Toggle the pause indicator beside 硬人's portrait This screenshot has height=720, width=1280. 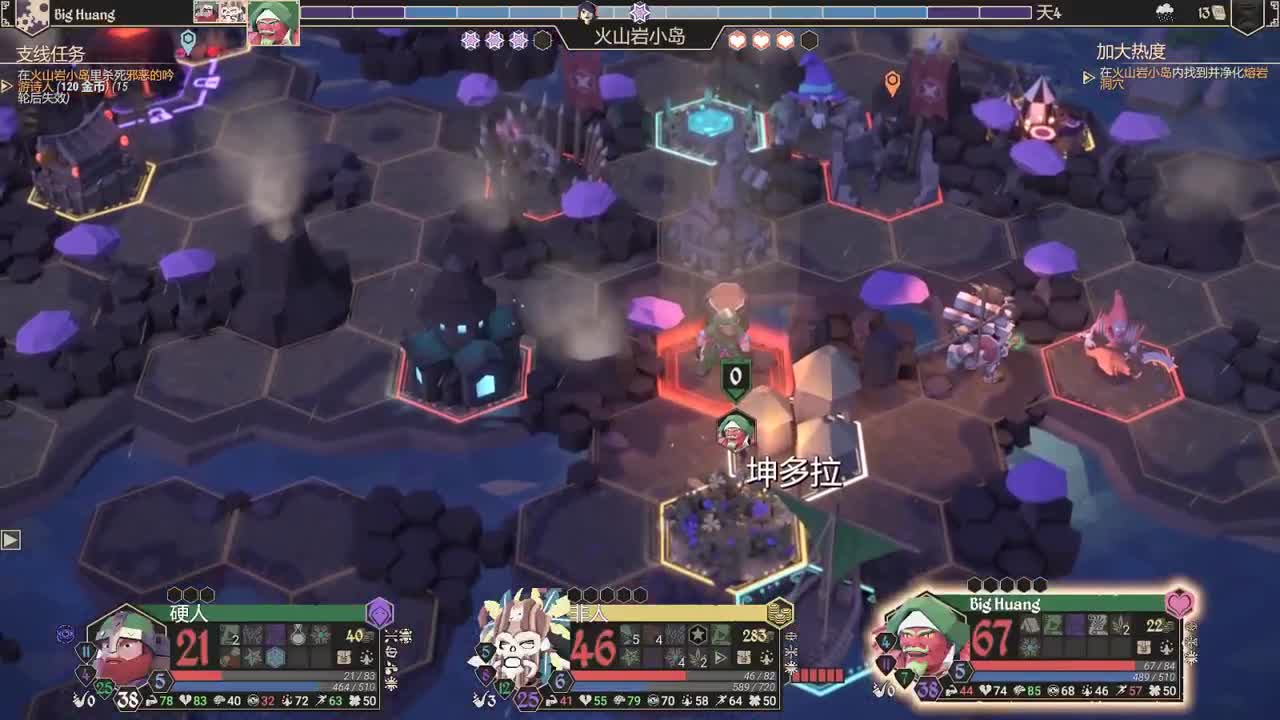[86, 650]
